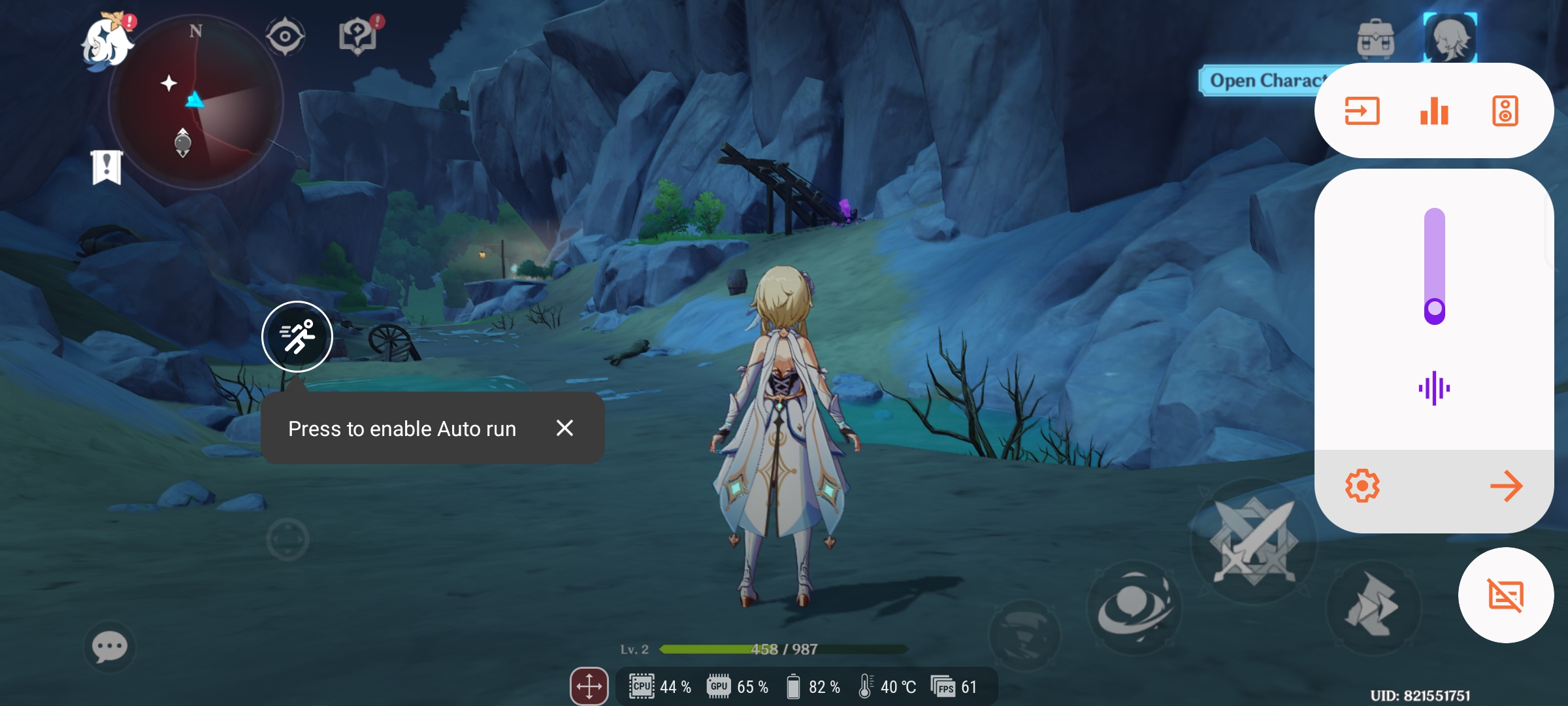The image size is (1568, 706).
Task: Open the chat bubble
Action: (110, 647)
